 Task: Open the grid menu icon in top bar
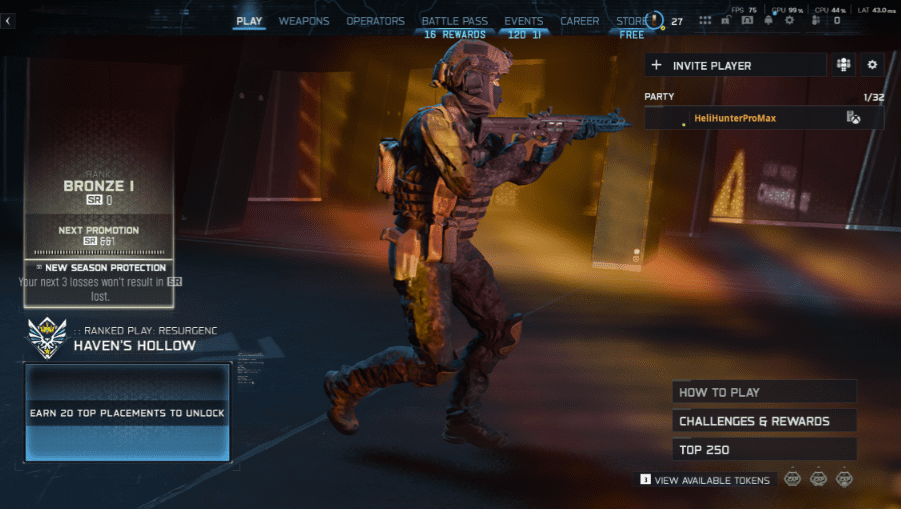(705, 20)
